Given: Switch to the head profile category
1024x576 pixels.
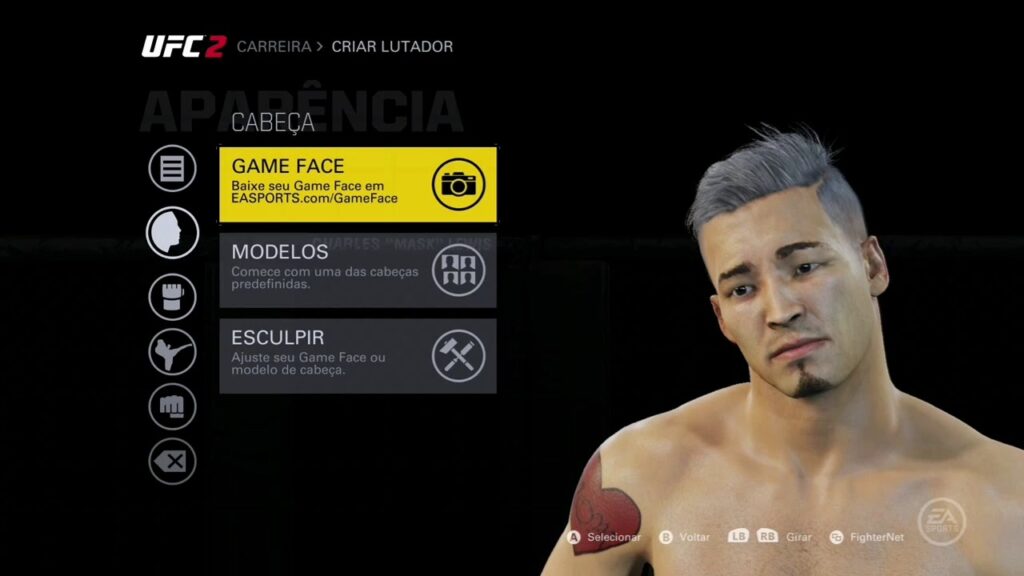Looking at the screenshot, I should [172, 232].
